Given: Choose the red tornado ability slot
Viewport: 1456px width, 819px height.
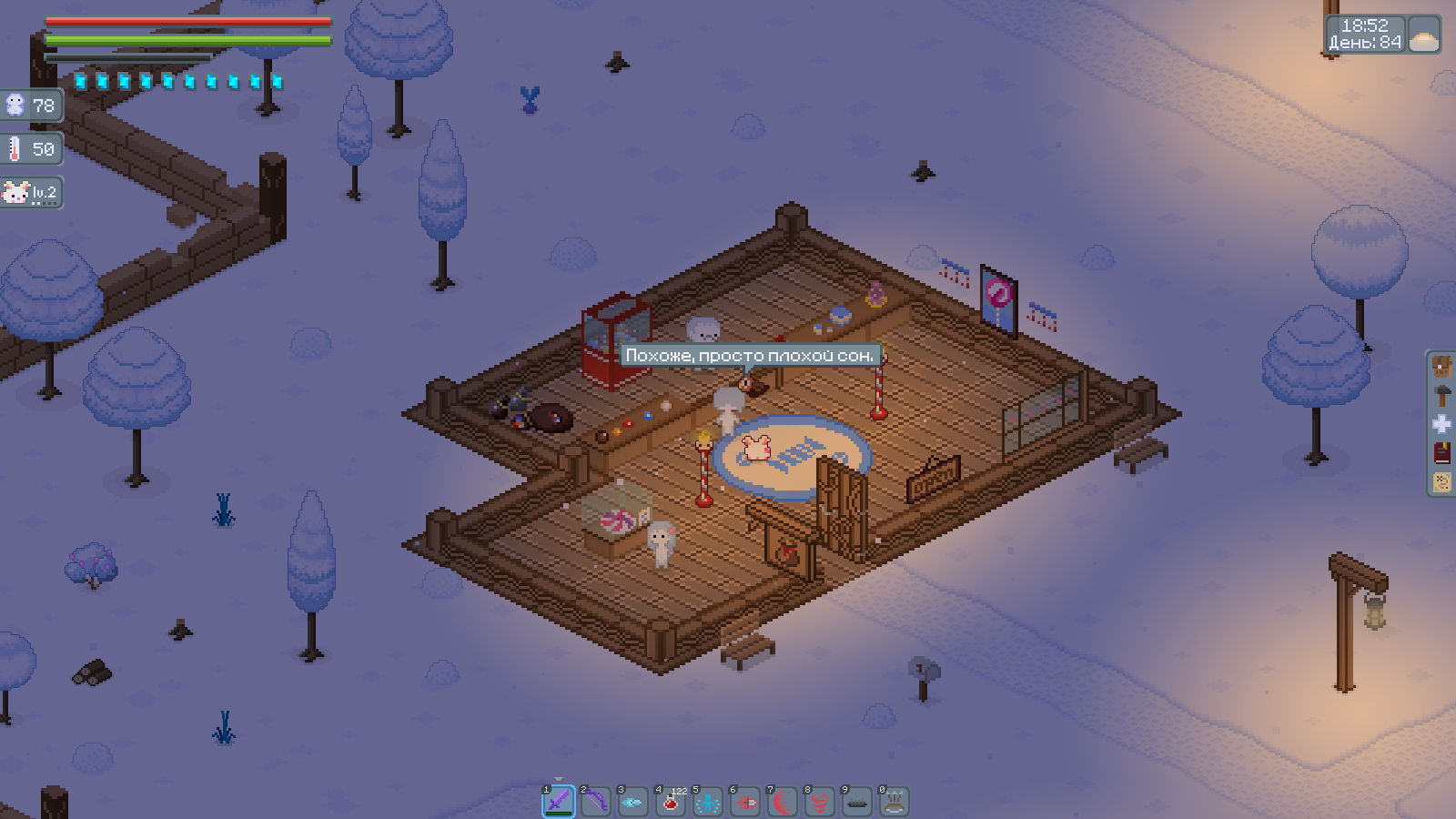Looking at the screenshot, I should [820, 802].
